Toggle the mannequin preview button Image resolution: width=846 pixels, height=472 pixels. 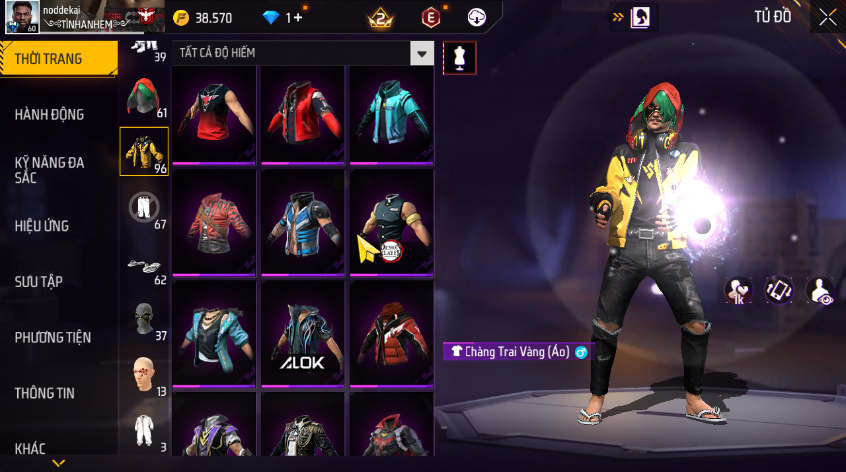click(459, 57)
